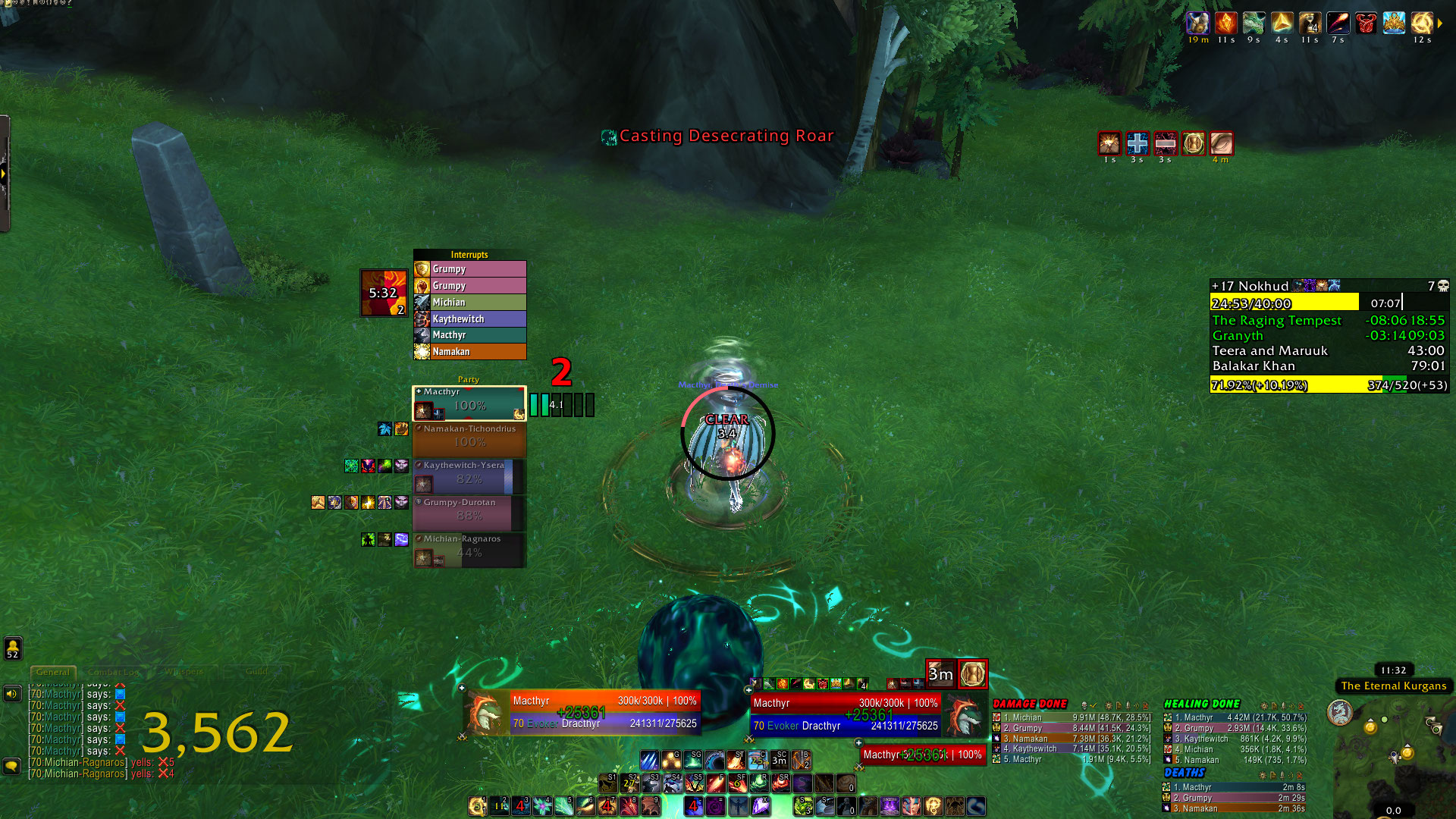
Task: Select Michian-Ragnaros party frame
Action: pyautogui.click(x=469, y=550)
